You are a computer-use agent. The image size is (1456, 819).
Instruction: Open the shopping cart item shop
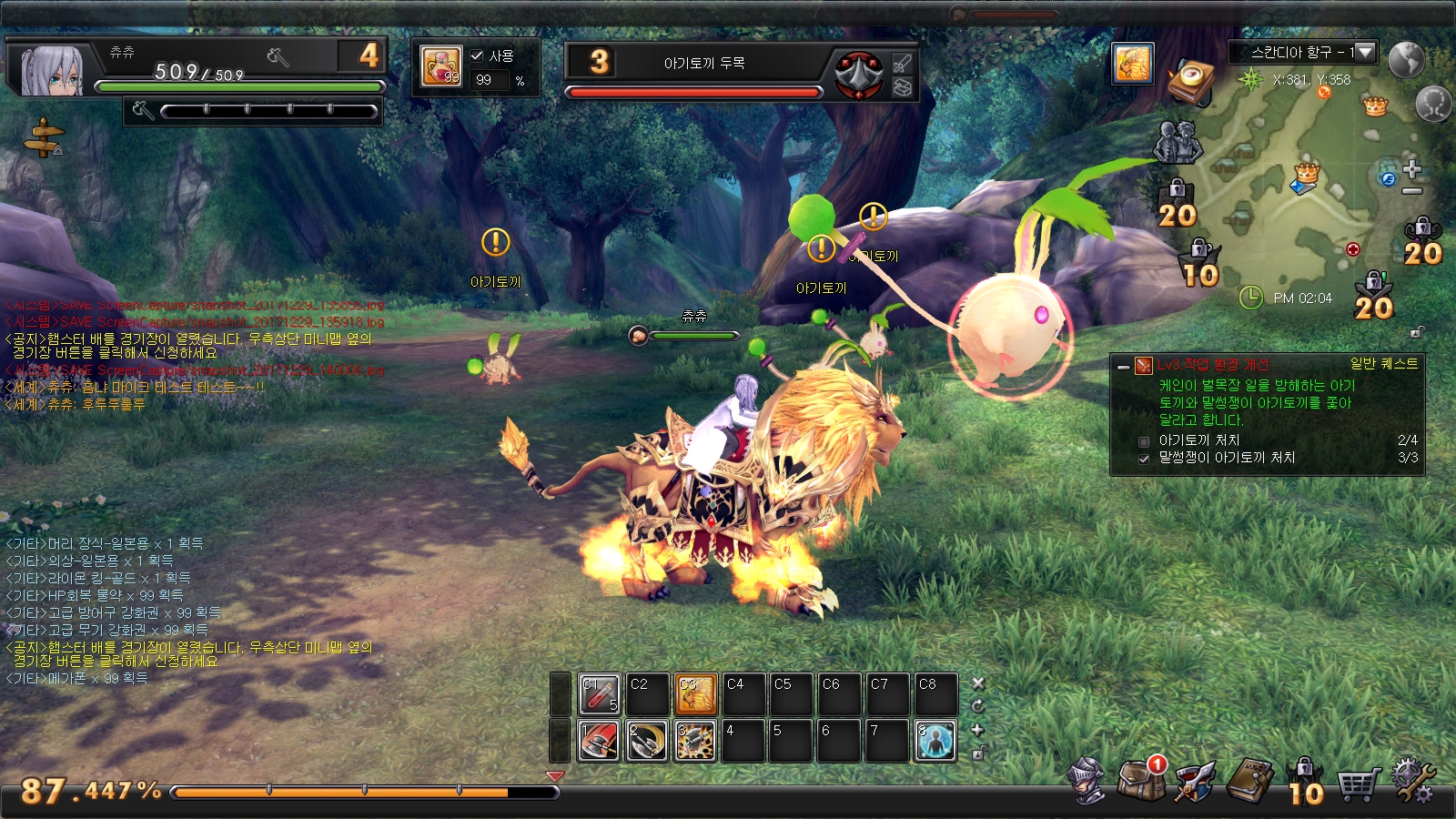pos(1357,783)
